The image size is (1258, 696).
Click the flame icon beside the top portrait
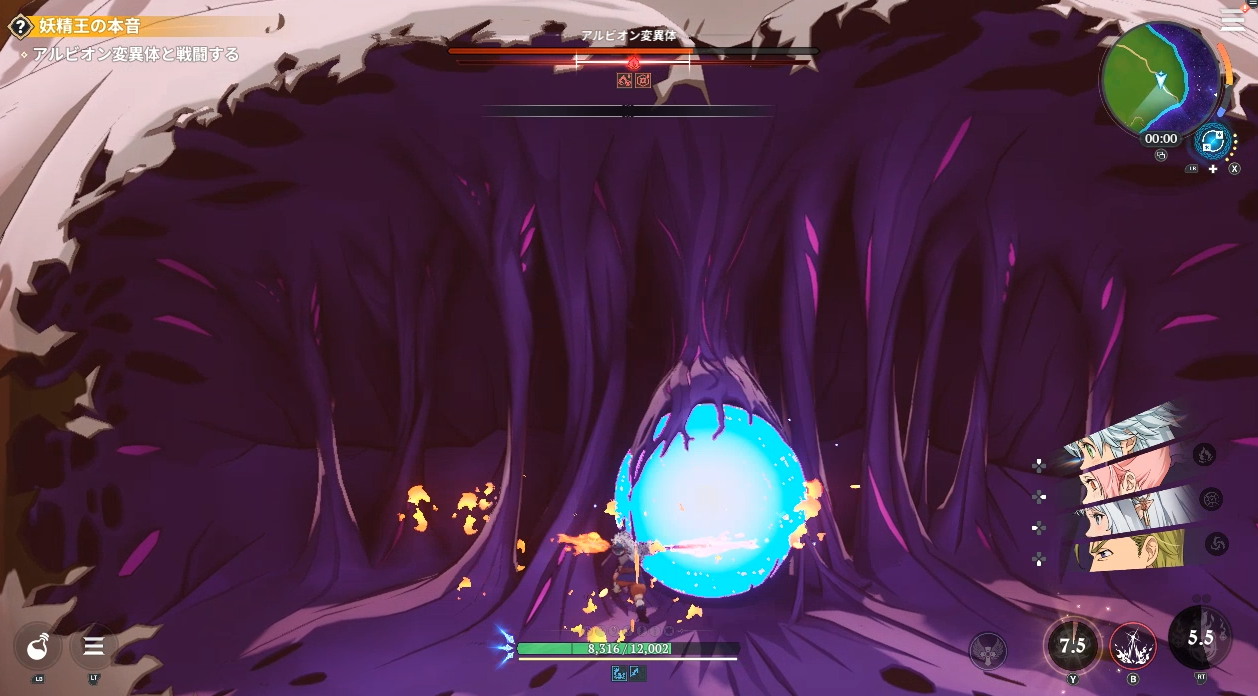pos(1205,455)
